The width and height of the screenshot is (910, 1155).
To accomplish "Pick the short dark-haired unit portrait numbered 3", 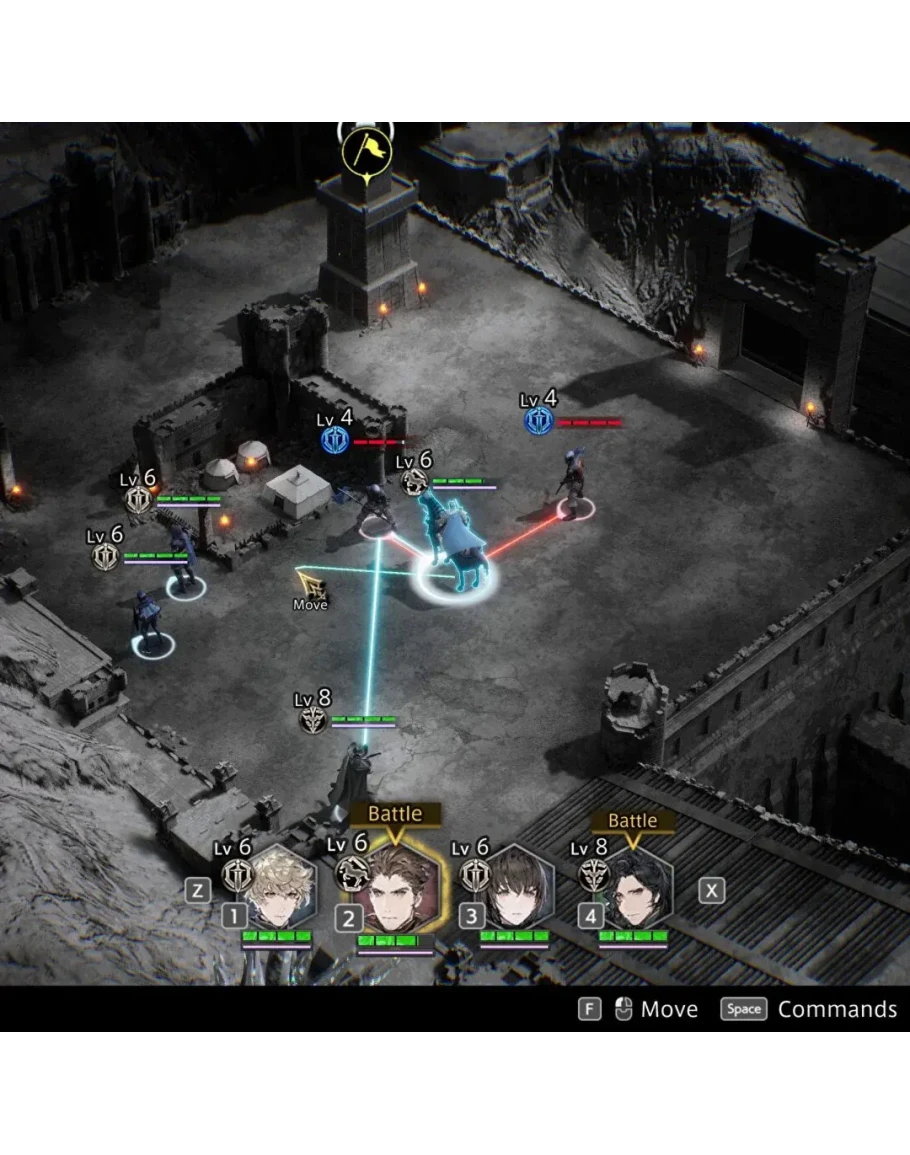I will [517, 889].
